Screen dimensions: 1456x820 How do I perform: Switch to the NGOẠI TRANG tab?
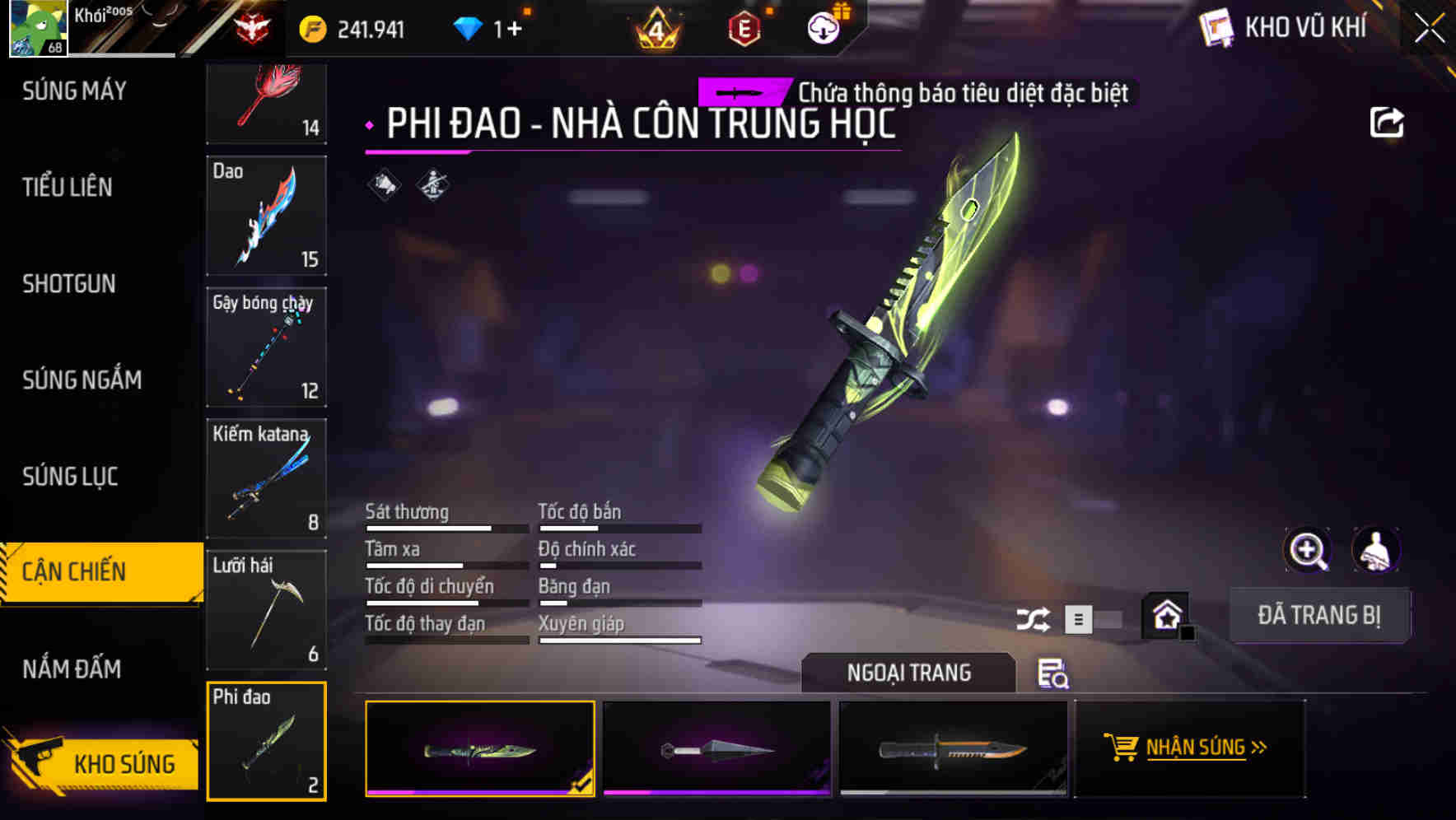tap(909, 673)
